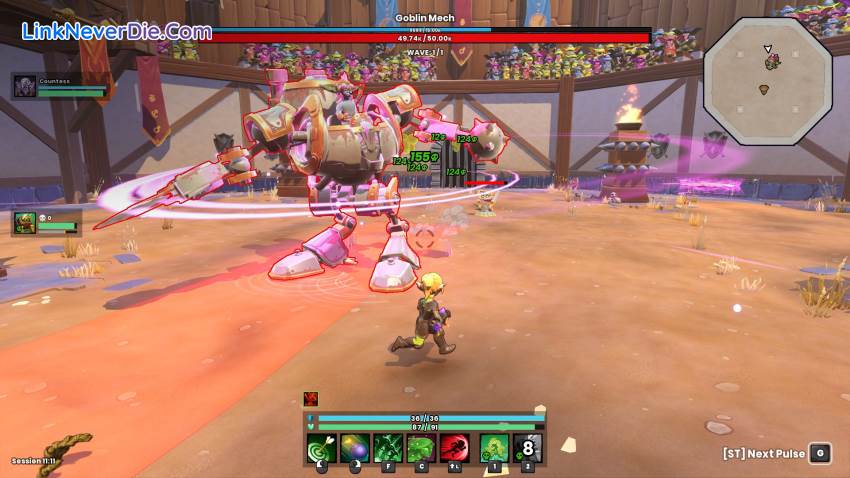Viewport: 850px width, 478px height.
Task: Trigger the green thorn vines ability
Action: pyautogui.click(x=388, y=448)
